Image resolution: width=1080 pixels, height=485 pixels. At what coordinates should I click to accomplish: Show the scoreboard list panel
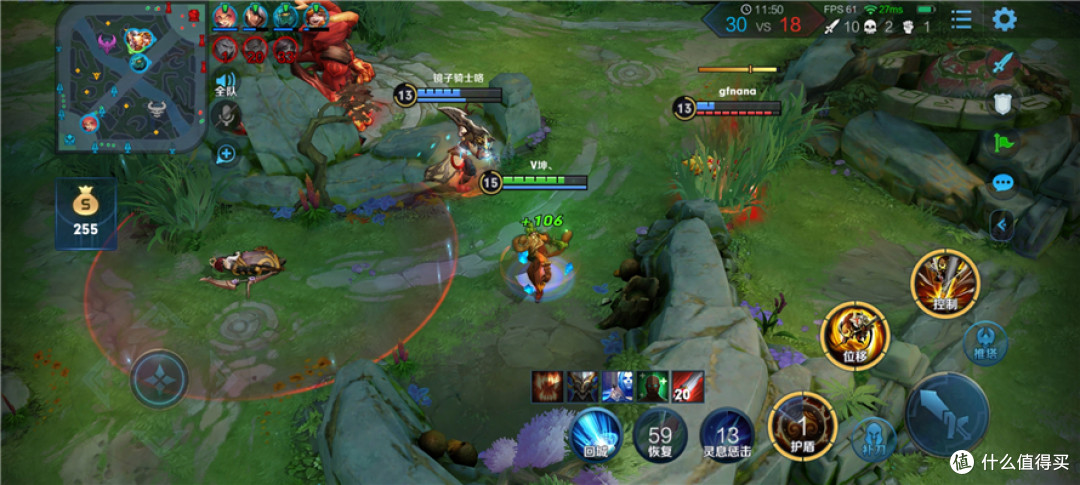pyautogui.click(x=961, y=19)
